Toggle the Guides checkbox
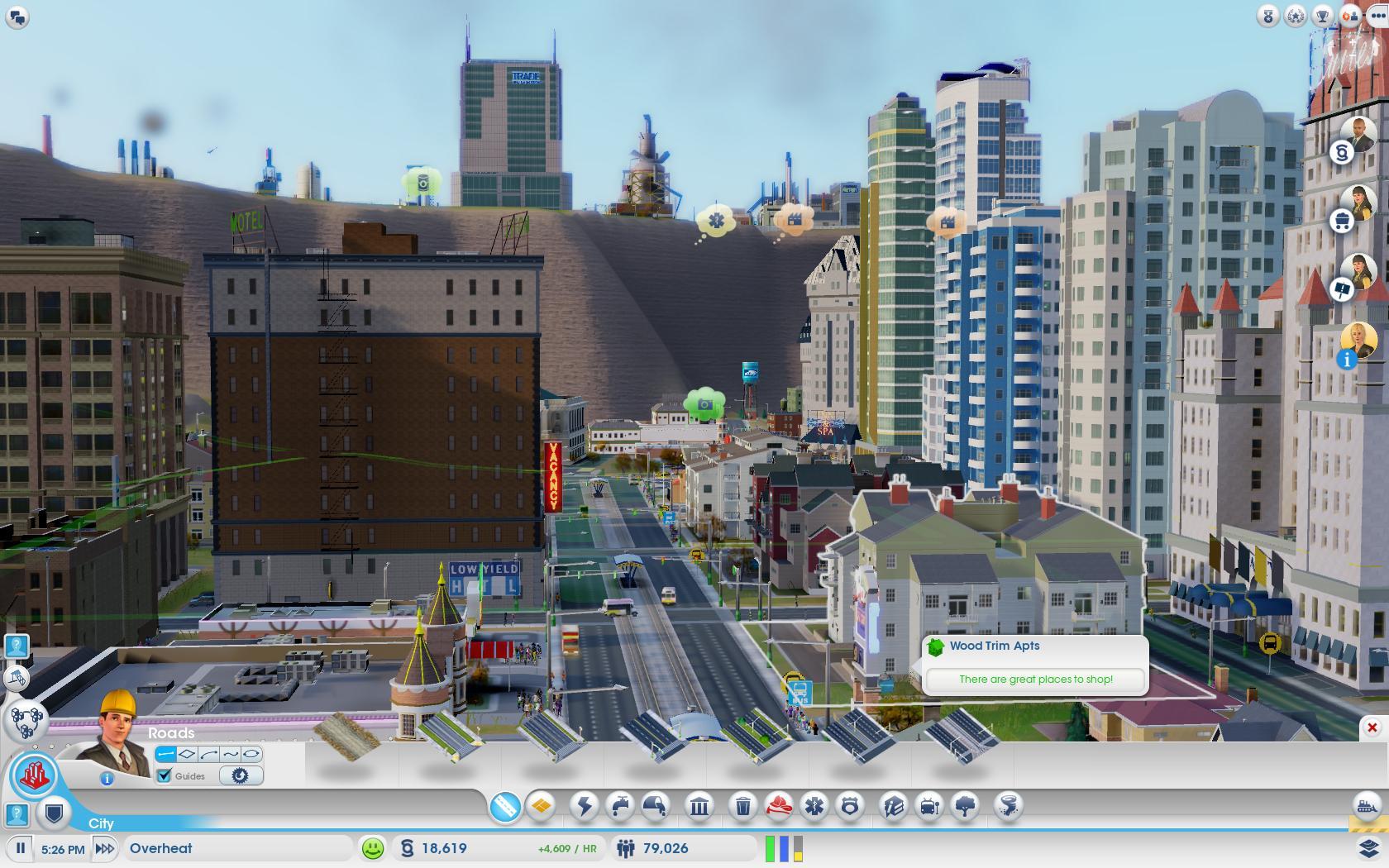The image size is (1389, 868). [164, 775]
